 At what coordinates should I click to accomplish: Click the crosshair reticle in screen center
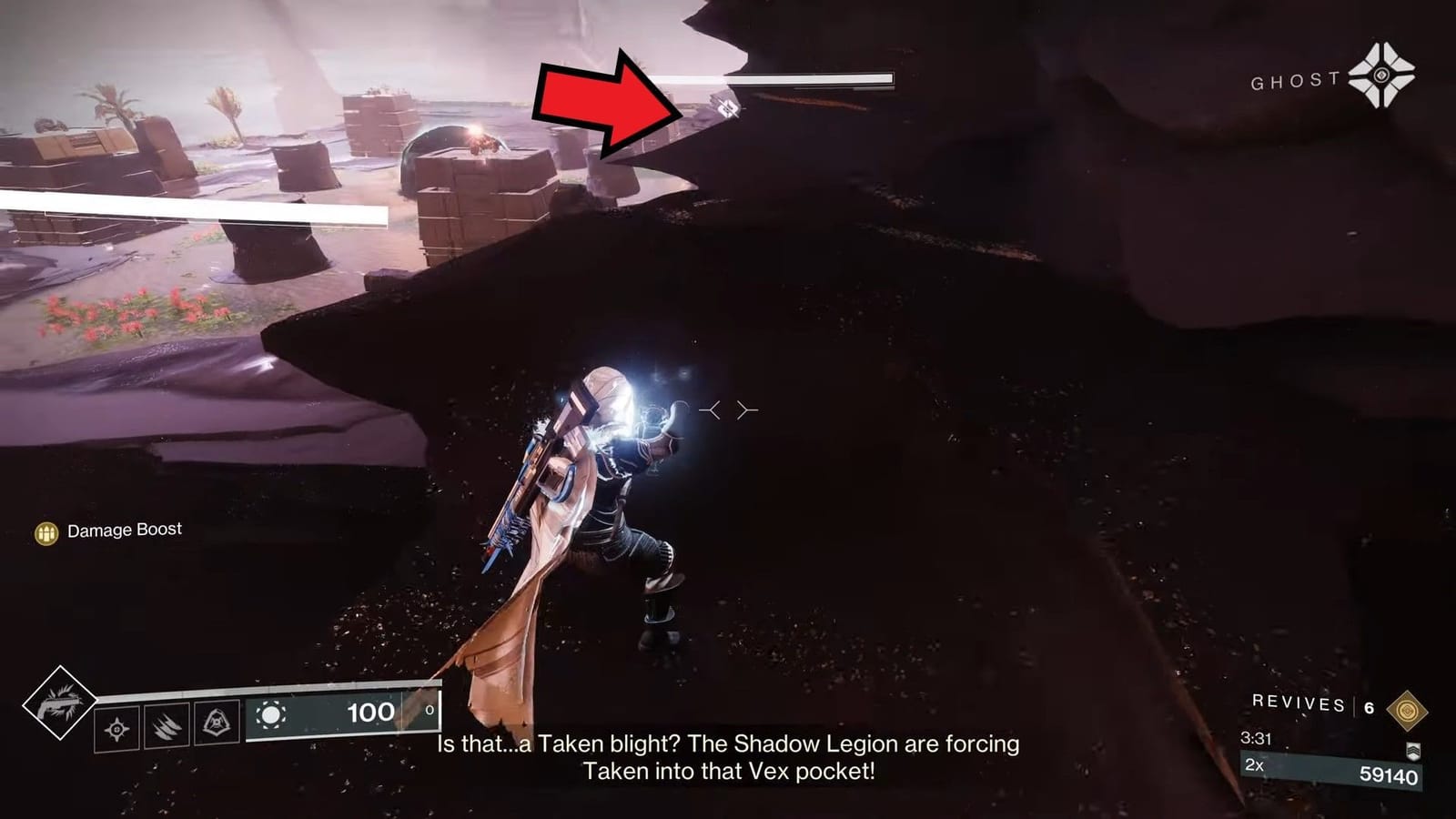(x=726, y=409)
